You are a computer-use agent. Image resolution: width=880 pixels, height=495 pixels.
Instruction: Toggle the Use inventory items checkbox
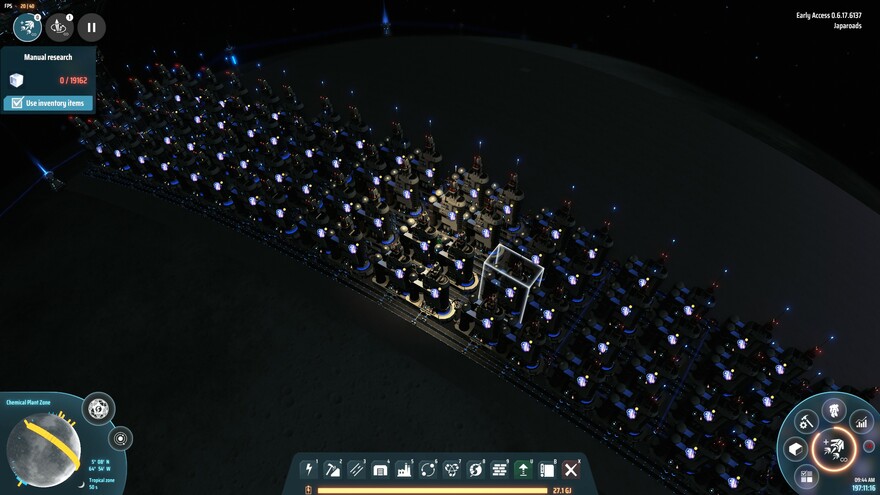coord(15,103)
